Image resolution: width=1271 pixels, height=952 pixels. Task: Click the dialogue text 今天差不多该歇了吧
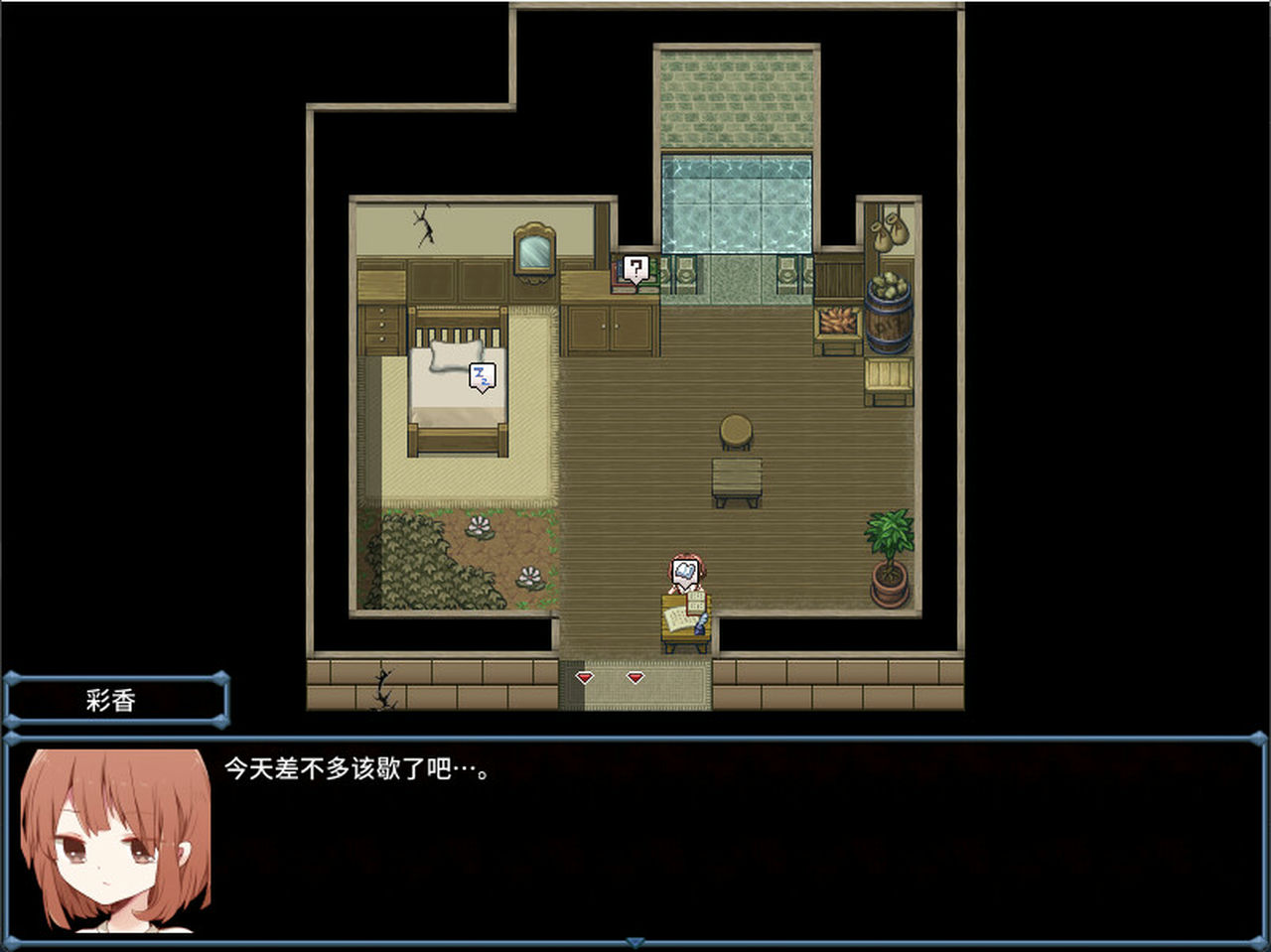[x=357, y=767]
